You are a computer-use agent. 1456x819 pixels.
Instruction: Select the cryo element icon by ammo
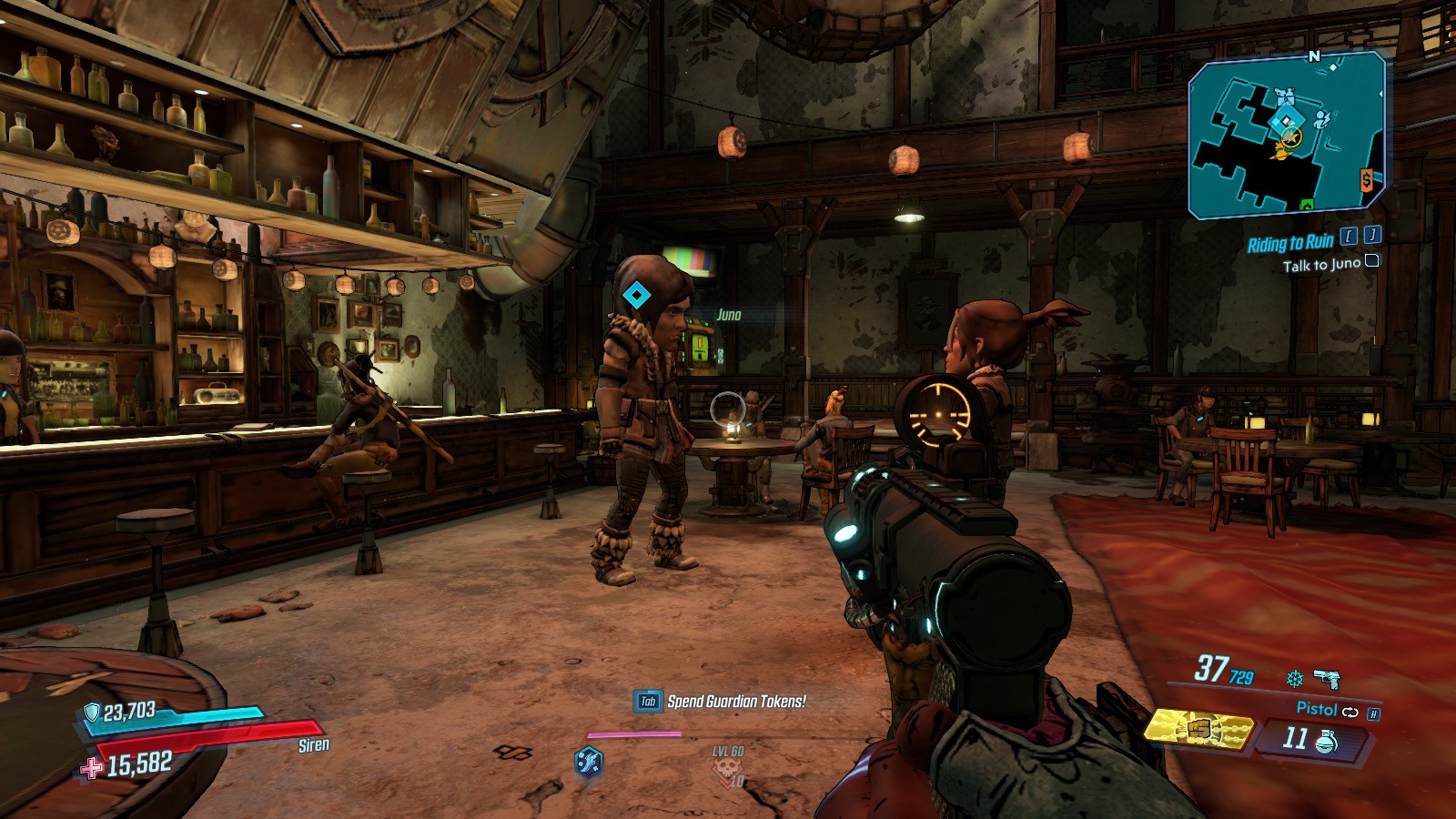(x=1294, y=679)
